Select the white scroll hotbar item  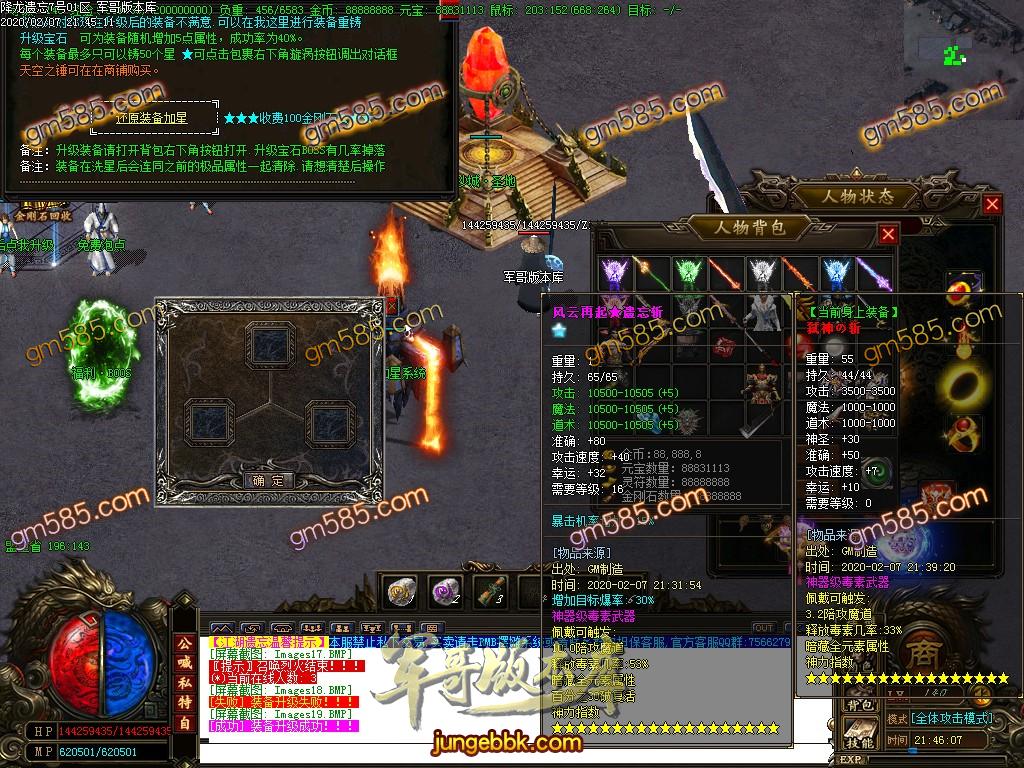point(402,591)
